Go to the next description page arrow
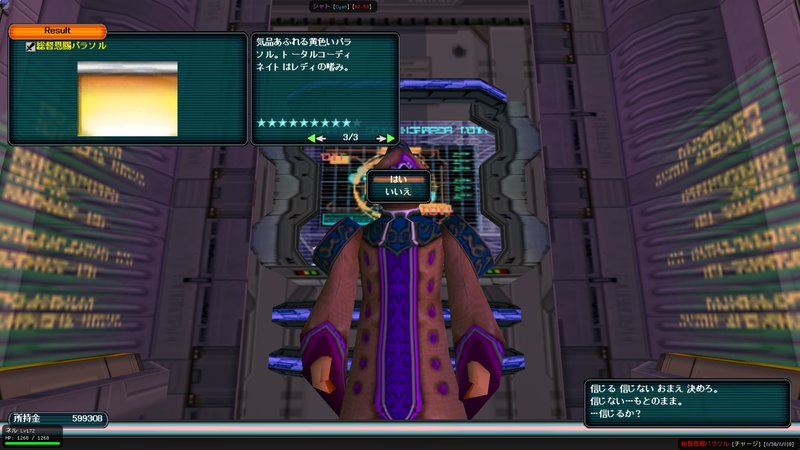This screenshot has width=800, height=450. [x=385, y=137]
